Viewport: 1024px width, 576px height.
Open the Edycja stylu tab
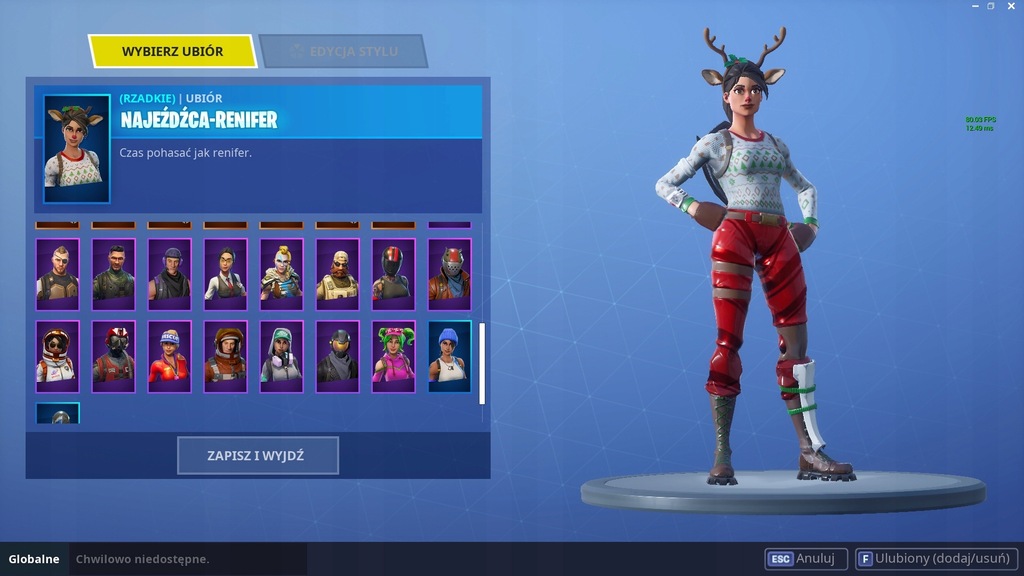point(343,51)
